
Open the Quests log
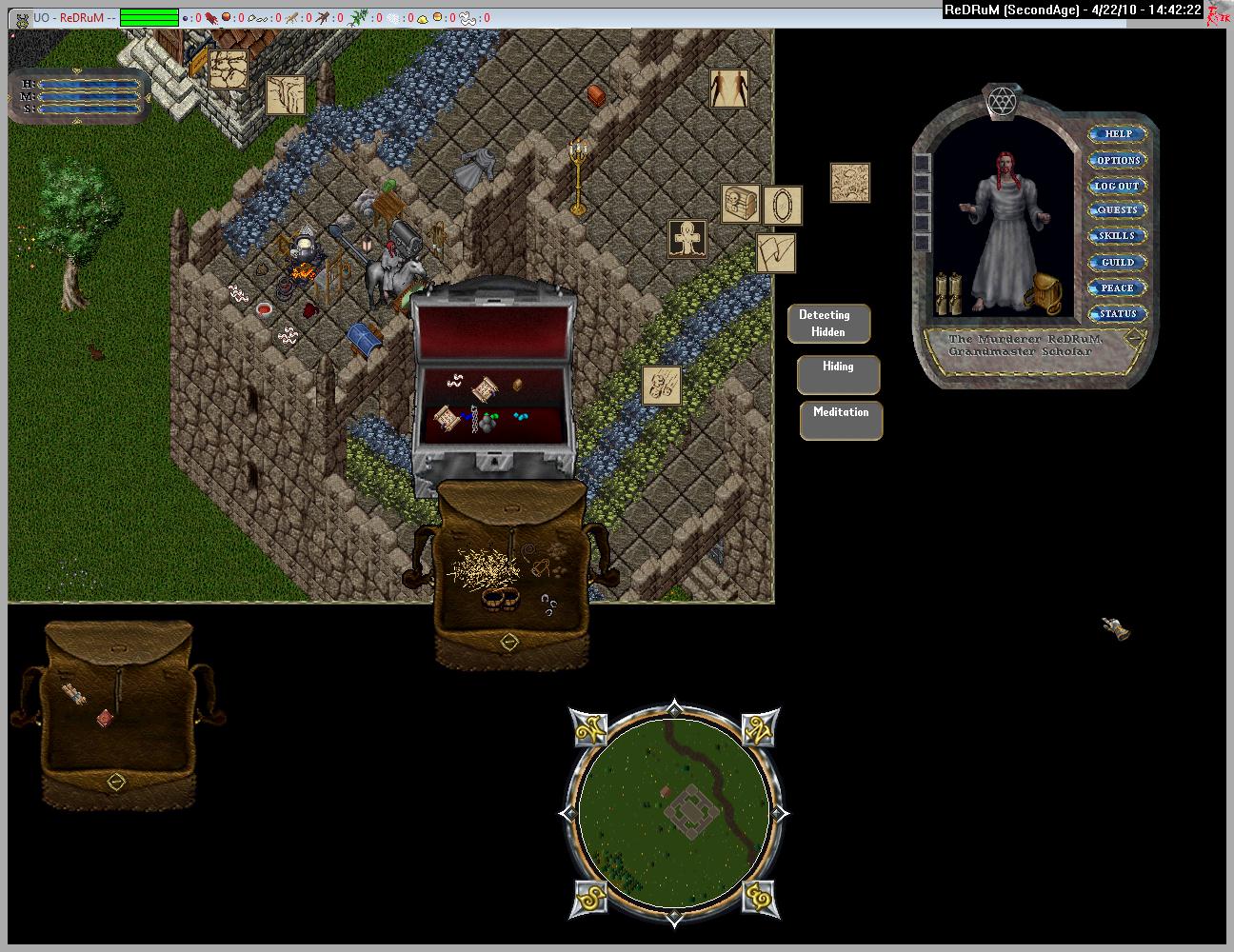(1118, 210)
